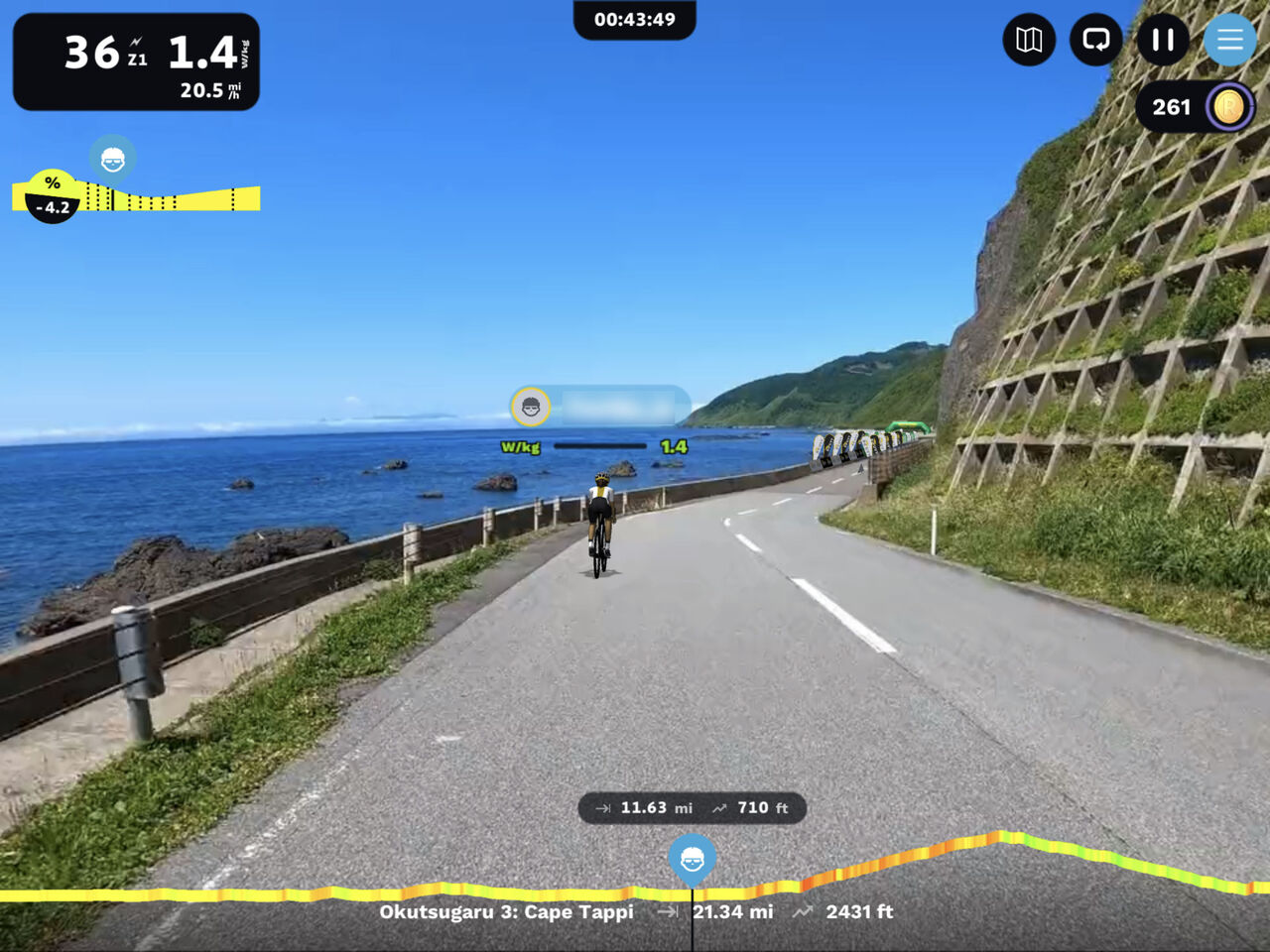Open the blue hamburger menu
The width and height of the screenshot is (1270, 952).
[x=1229, y=41]
